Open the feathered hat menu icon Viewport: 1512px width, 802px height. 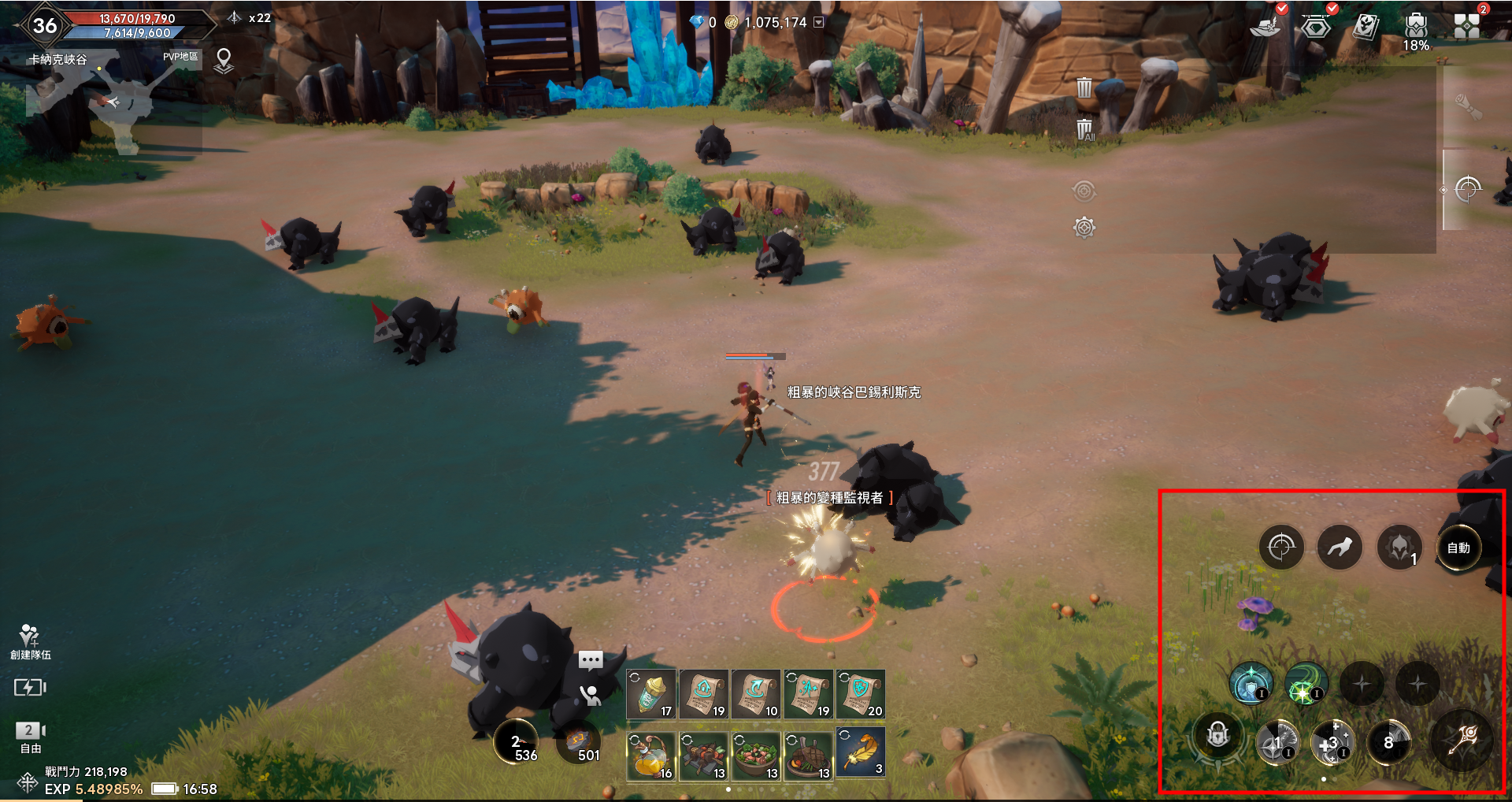point(1266,28)
